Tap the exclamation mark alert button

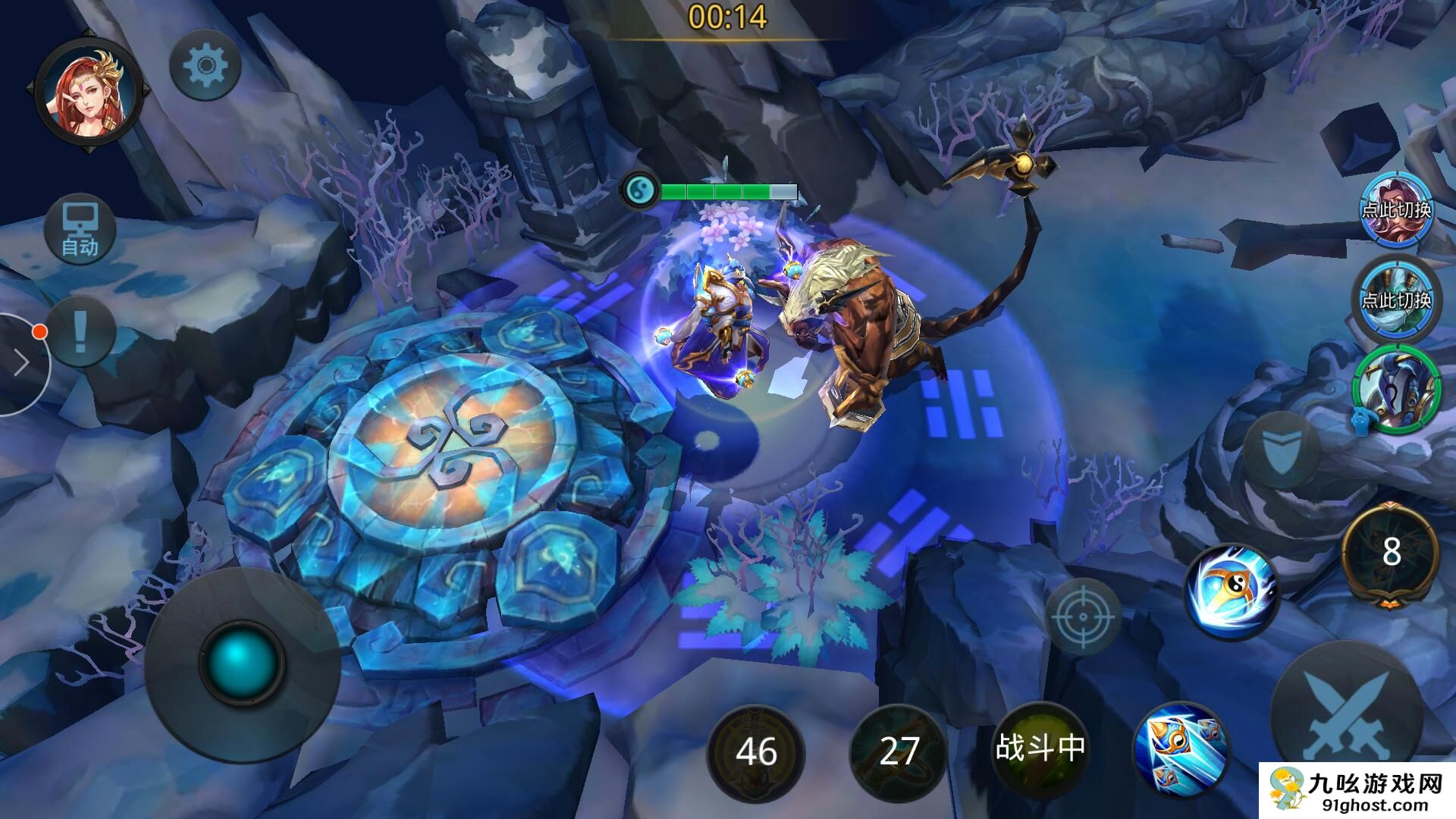tap(80, 332)
